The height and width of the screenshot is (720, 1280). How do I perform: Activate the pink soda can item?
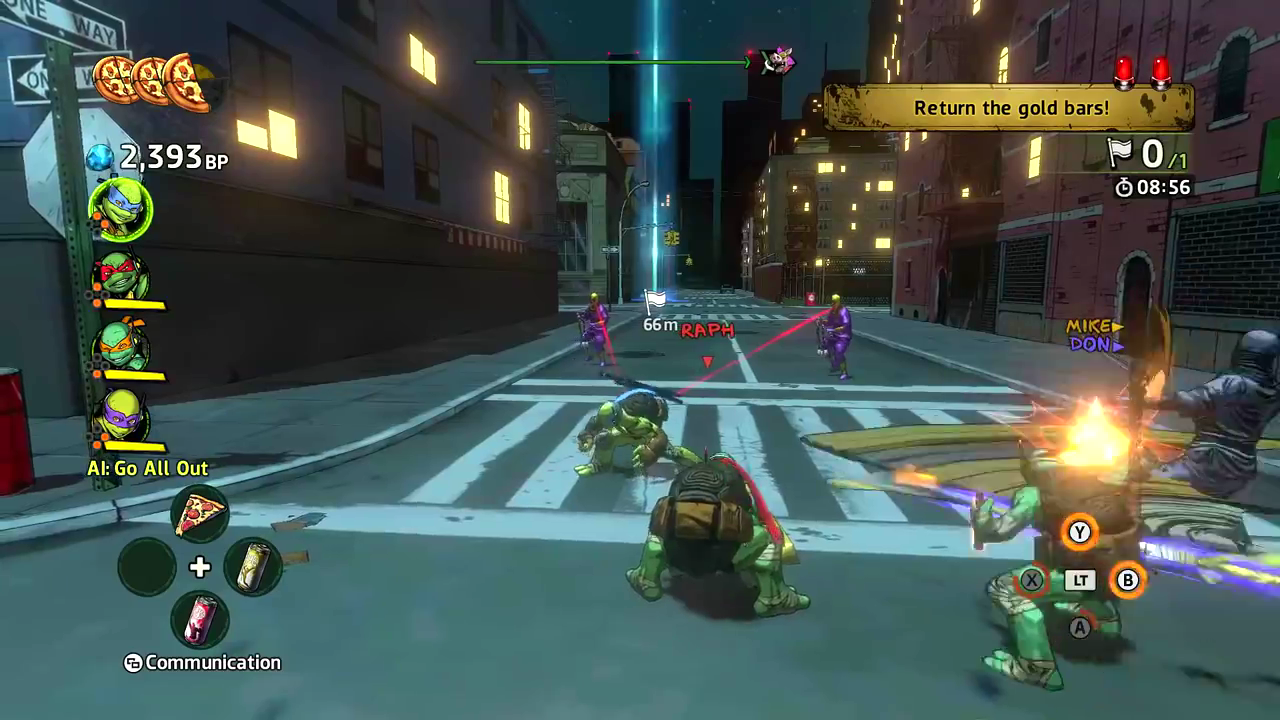coord(200,619)
